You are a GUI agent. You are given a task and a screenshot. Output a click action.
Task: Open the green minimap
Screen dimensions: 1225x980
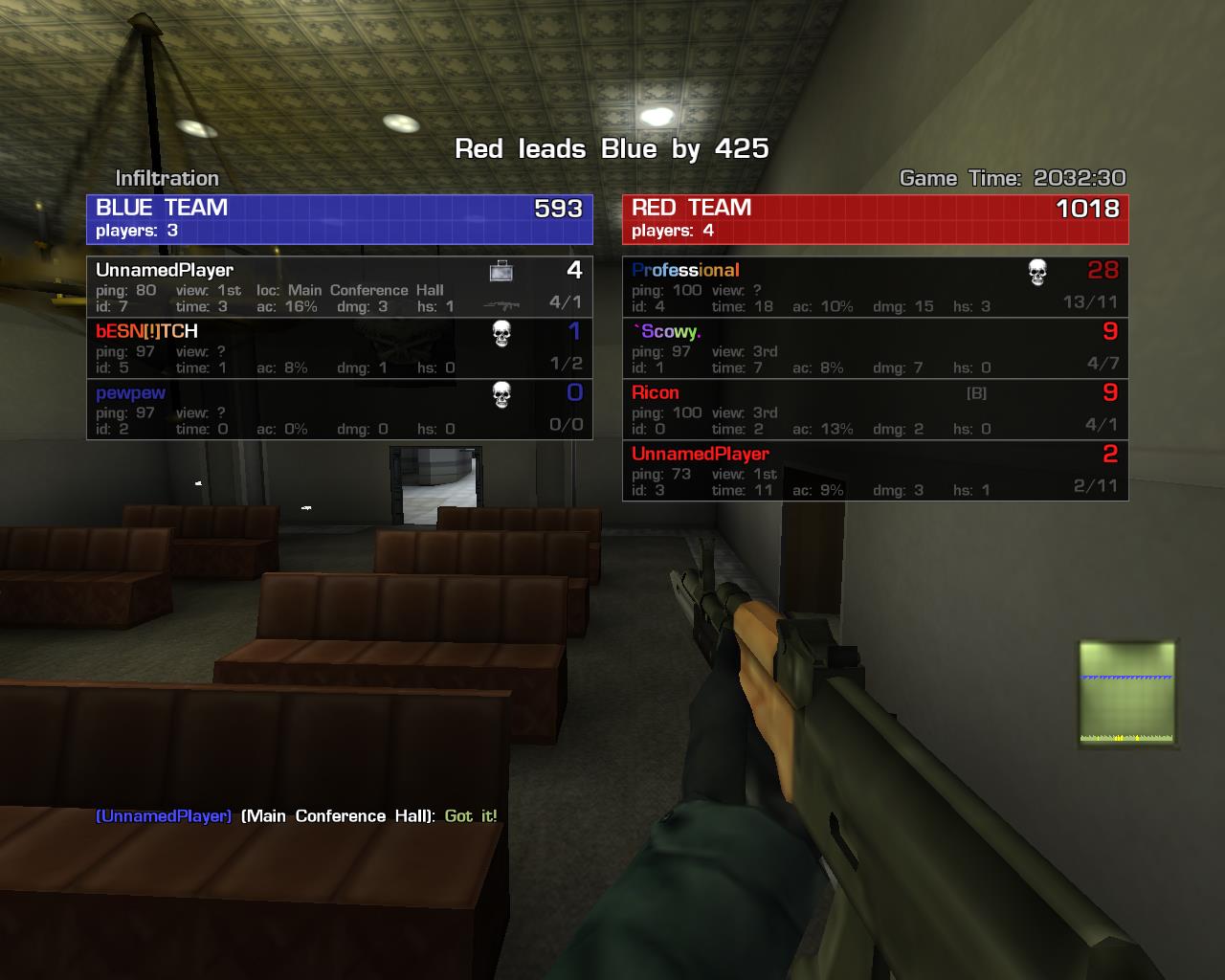click(x=1127, y=693)
